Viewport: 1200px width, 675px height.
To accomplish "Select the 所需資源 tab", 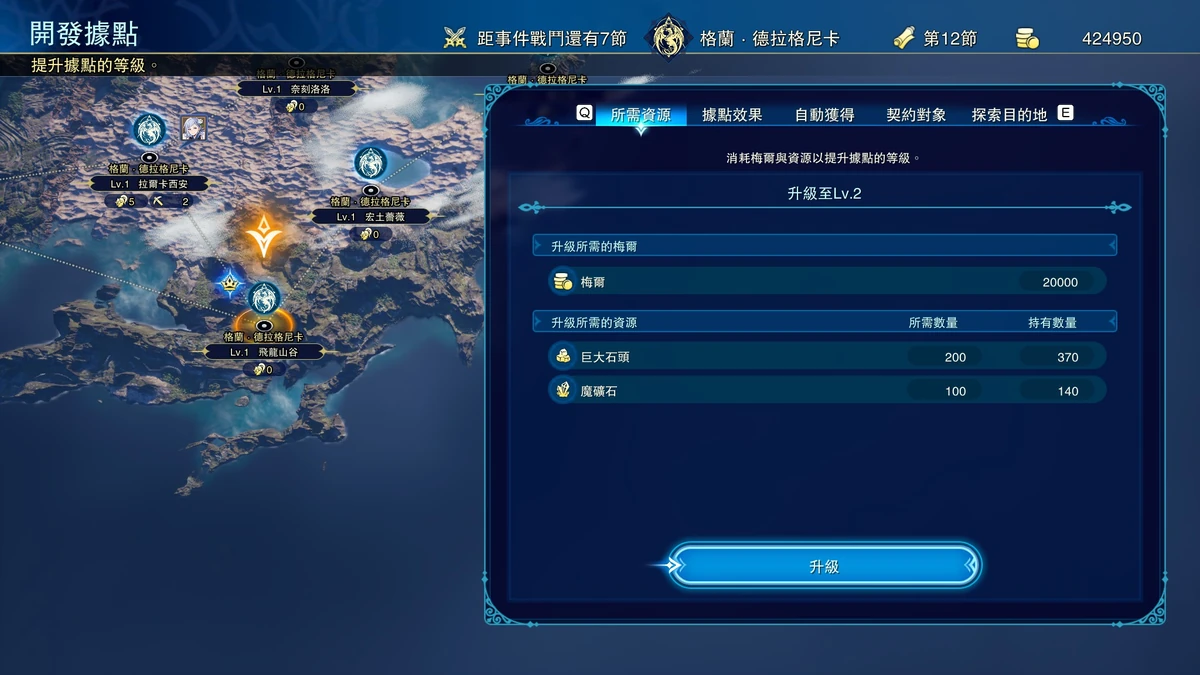I will tap(640, 115).
